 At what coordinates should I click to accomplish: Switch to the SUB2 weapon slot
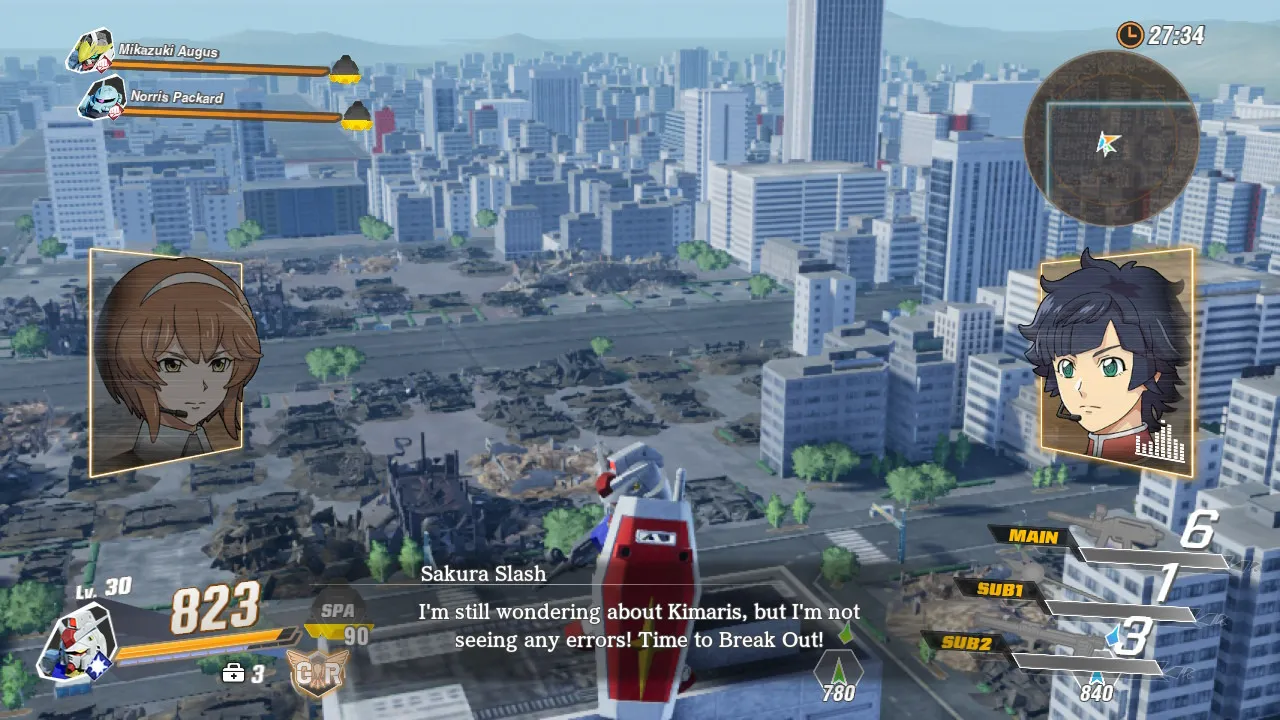click(967, 643)
